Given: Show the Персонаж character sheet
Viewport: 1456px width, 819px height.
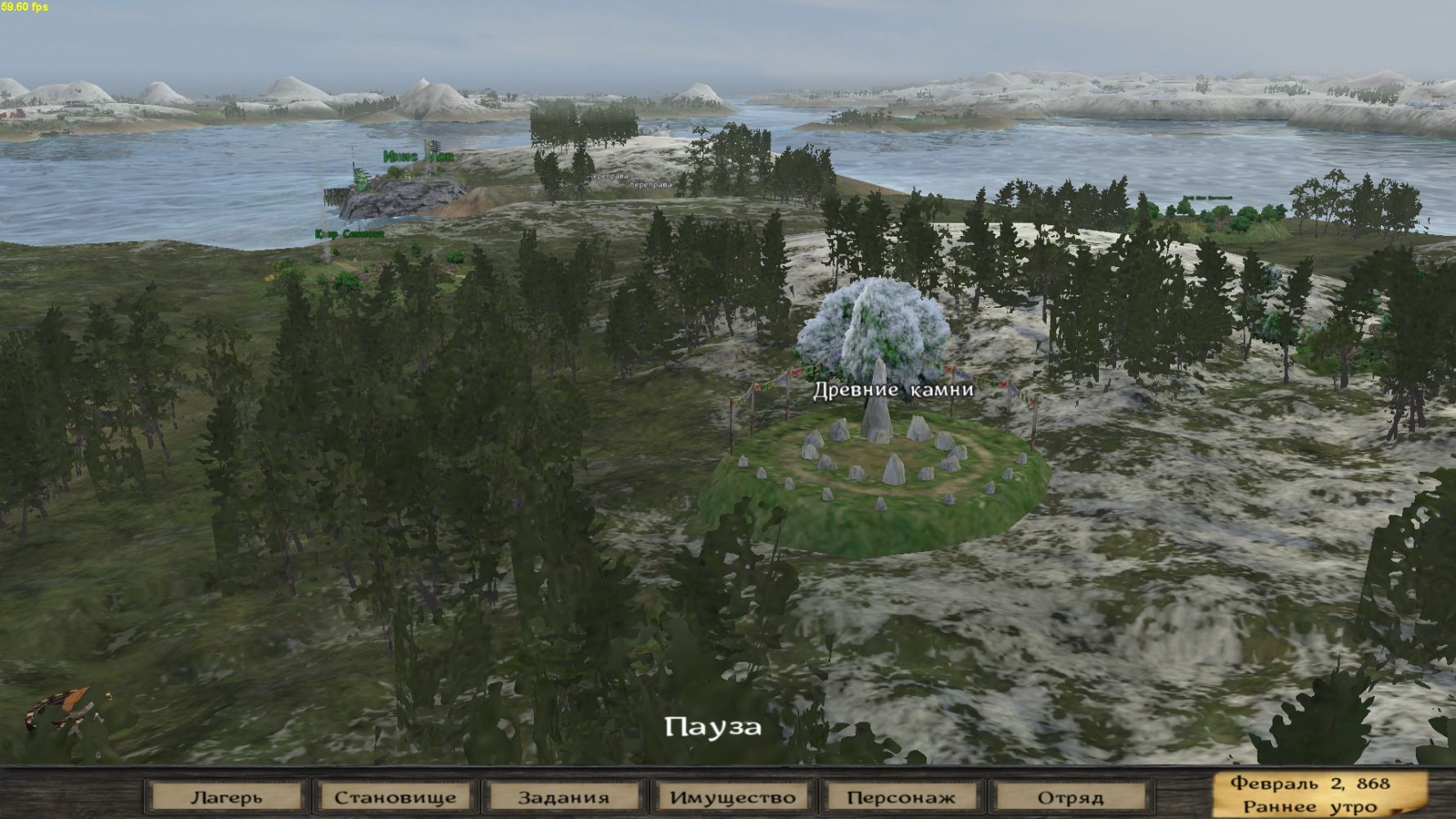Looking at the screenshot, I should 901,797.
